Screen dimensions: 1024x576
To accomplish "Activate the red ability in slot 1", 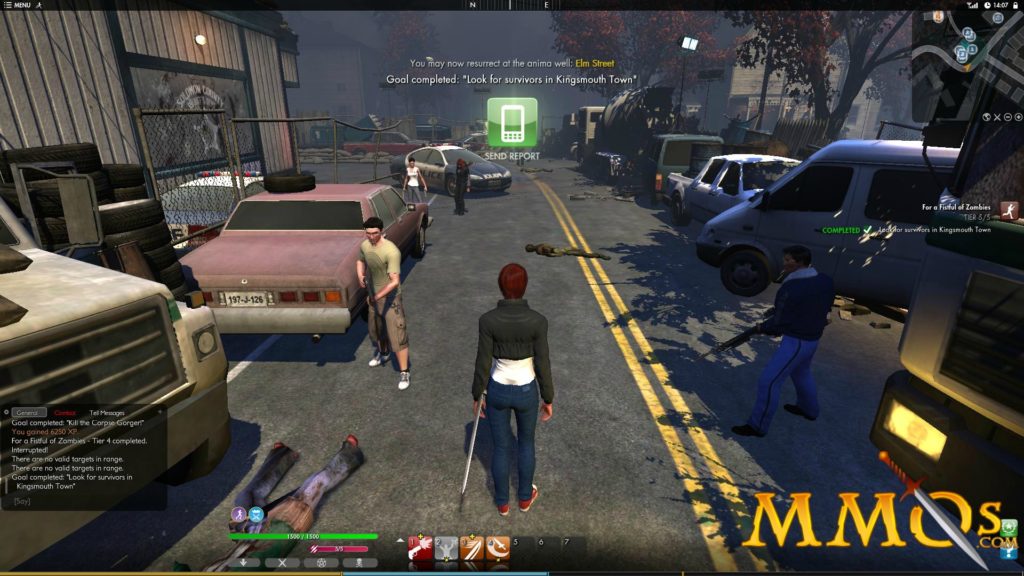I will pos(421,547).
